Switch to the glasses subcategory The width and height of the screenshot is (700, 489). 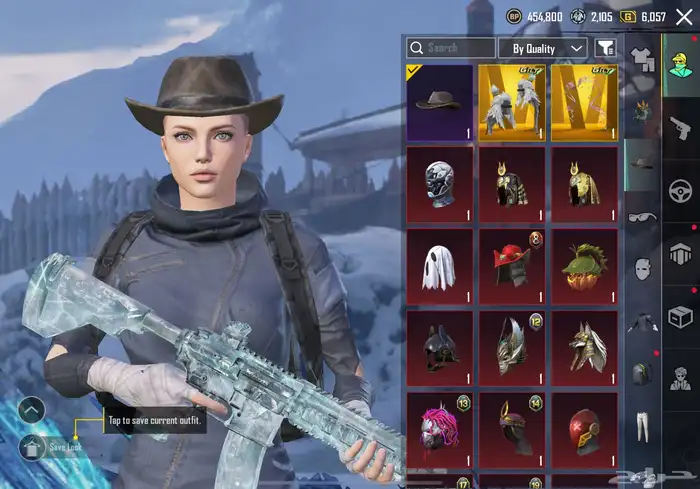tap(640, 217)
